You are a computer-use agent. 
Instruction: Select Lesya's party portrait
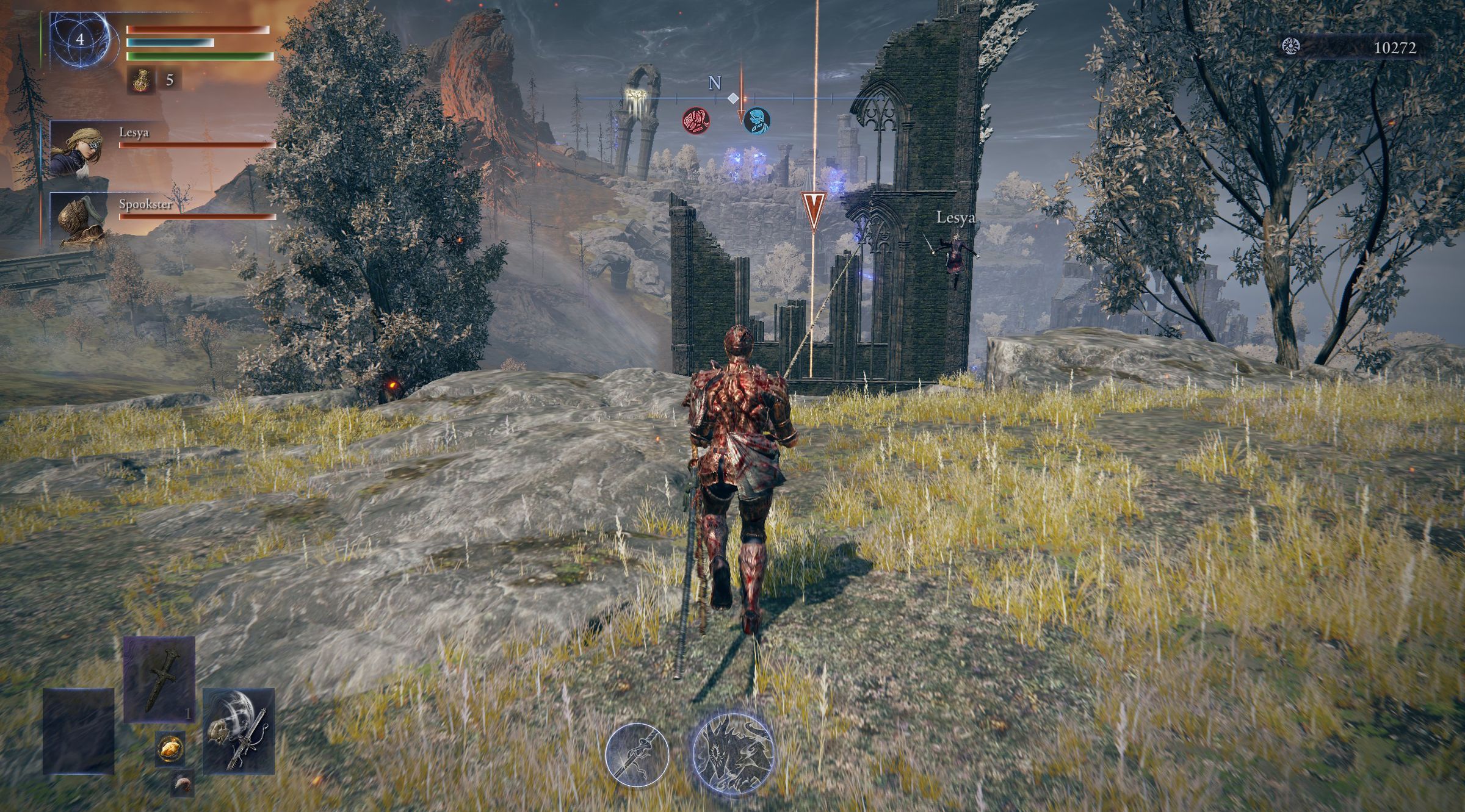coord(76,149)
